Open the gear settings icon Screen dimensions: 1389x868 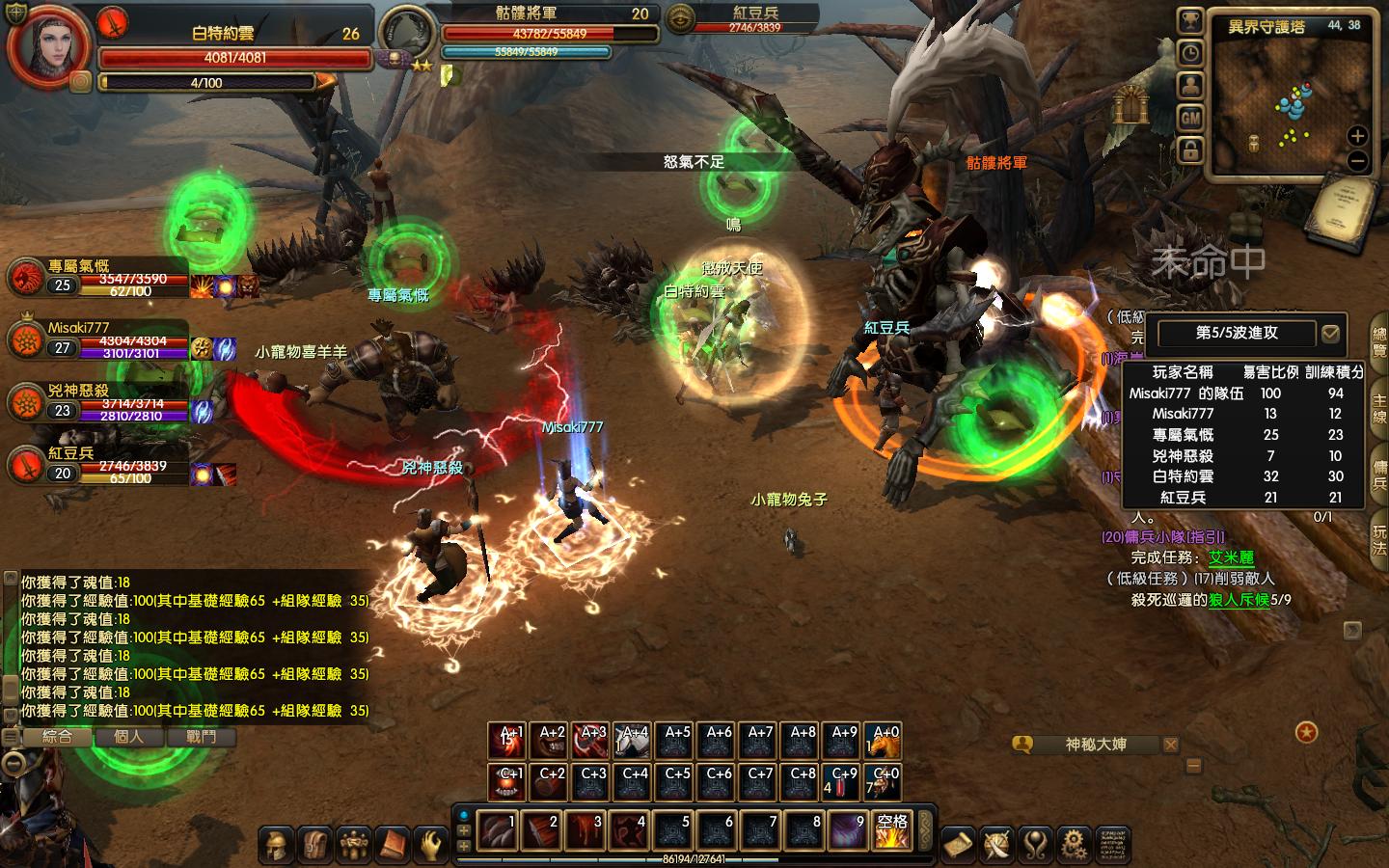1074,845
